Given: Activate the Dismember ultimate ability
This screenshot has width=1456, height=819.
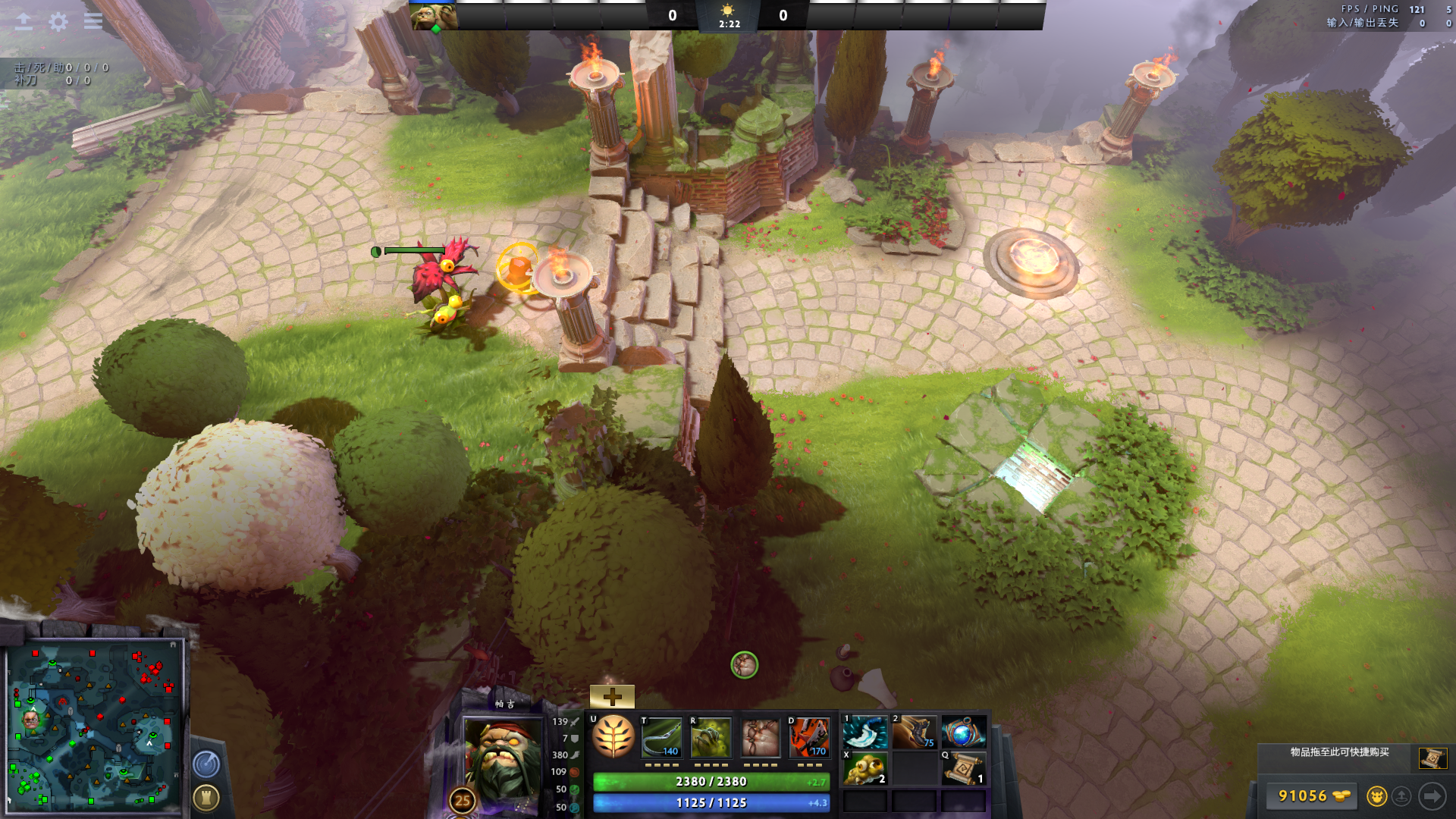Looking at the screenshot, I should 809,738.
